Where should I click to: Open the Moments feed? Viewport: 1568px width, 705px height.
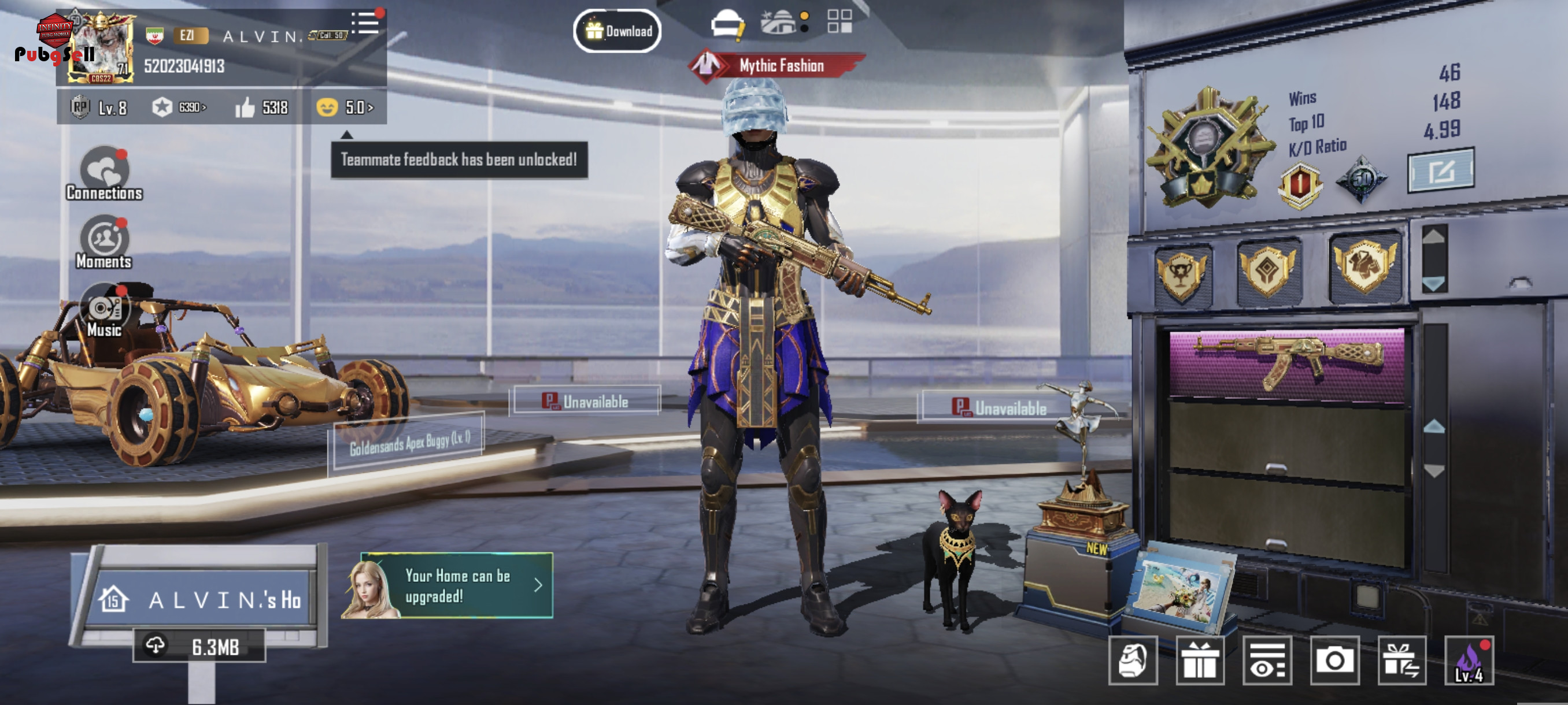click(x=104, y=243)
